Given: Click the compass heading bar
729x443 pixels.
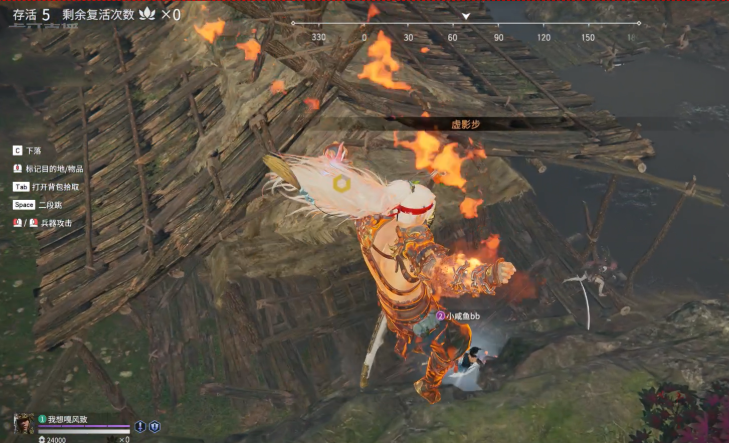Looking at the screenshot, I should tap(465, 29).
